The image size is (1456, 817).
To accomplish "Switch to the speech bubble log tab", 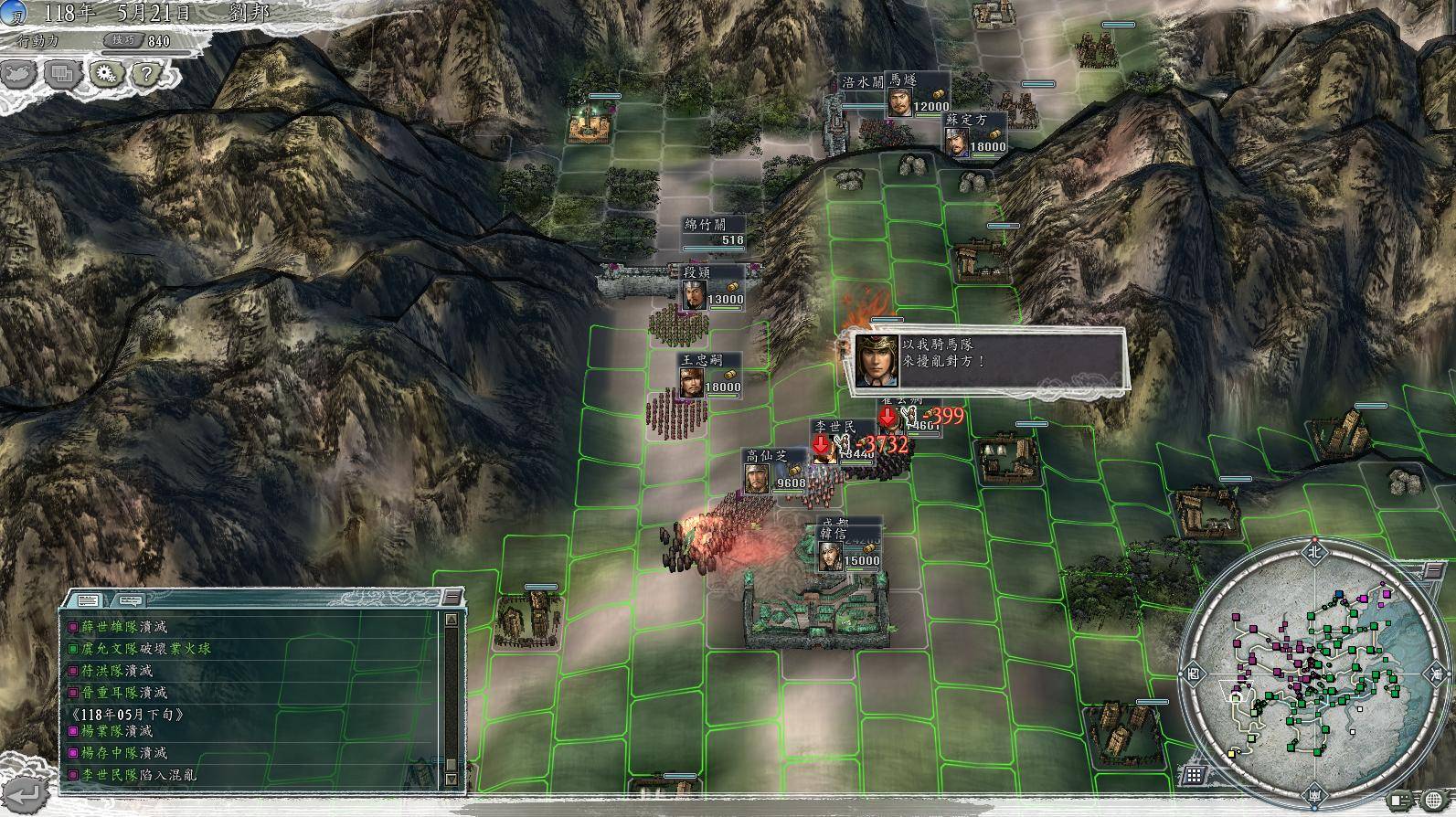I will pos(129,599).
